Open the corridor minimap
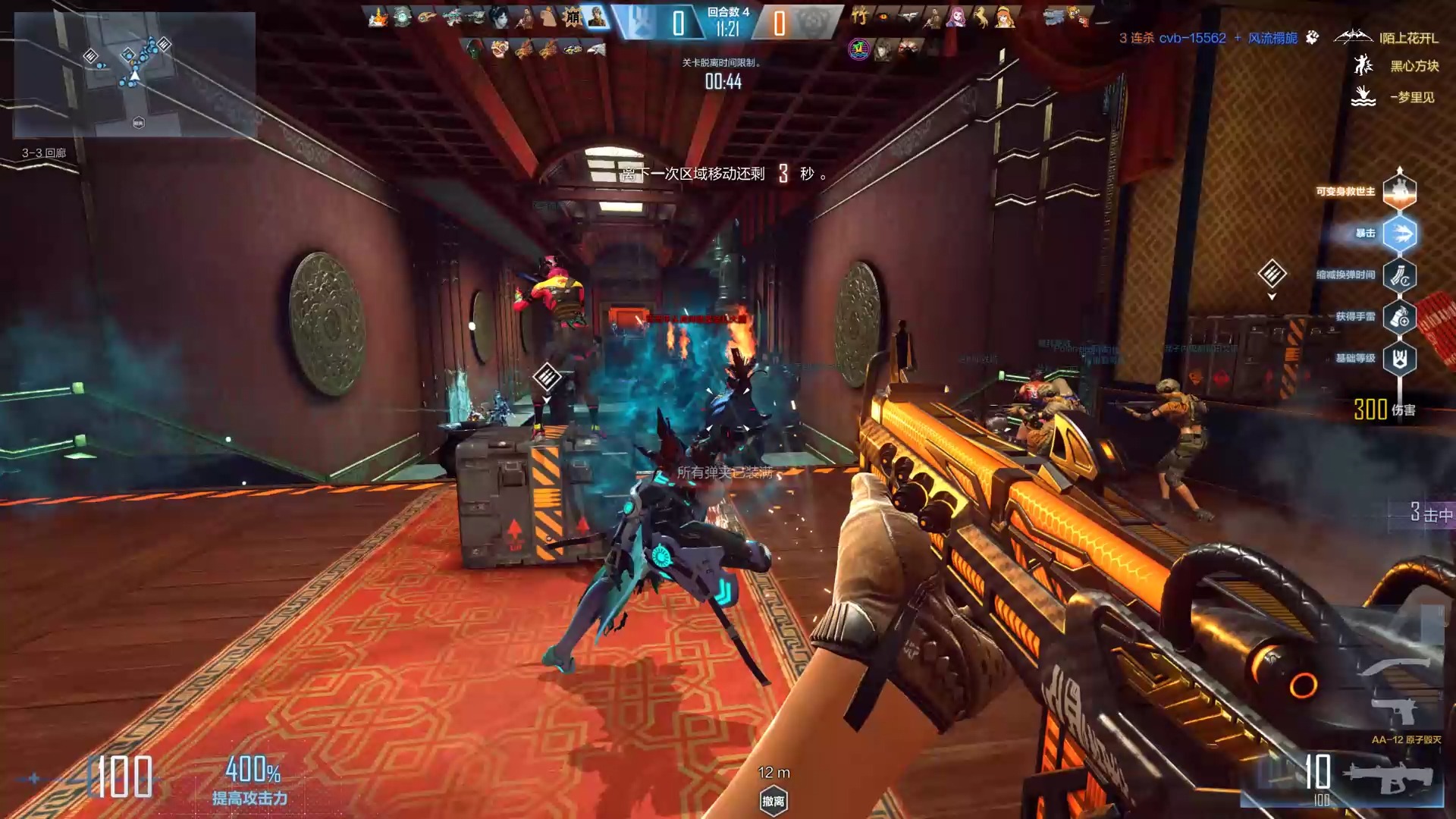This screenshot has height=819, width=1456. click(134, 74)
